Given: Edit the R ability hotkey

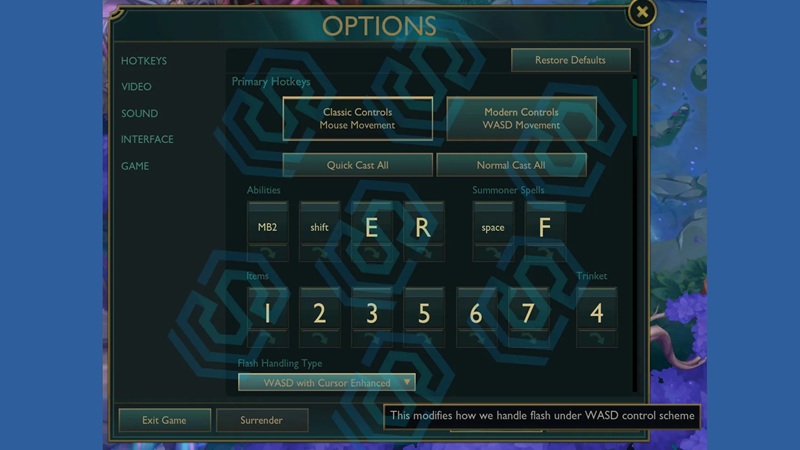Looking at the screenshot, I should [423, 227].
